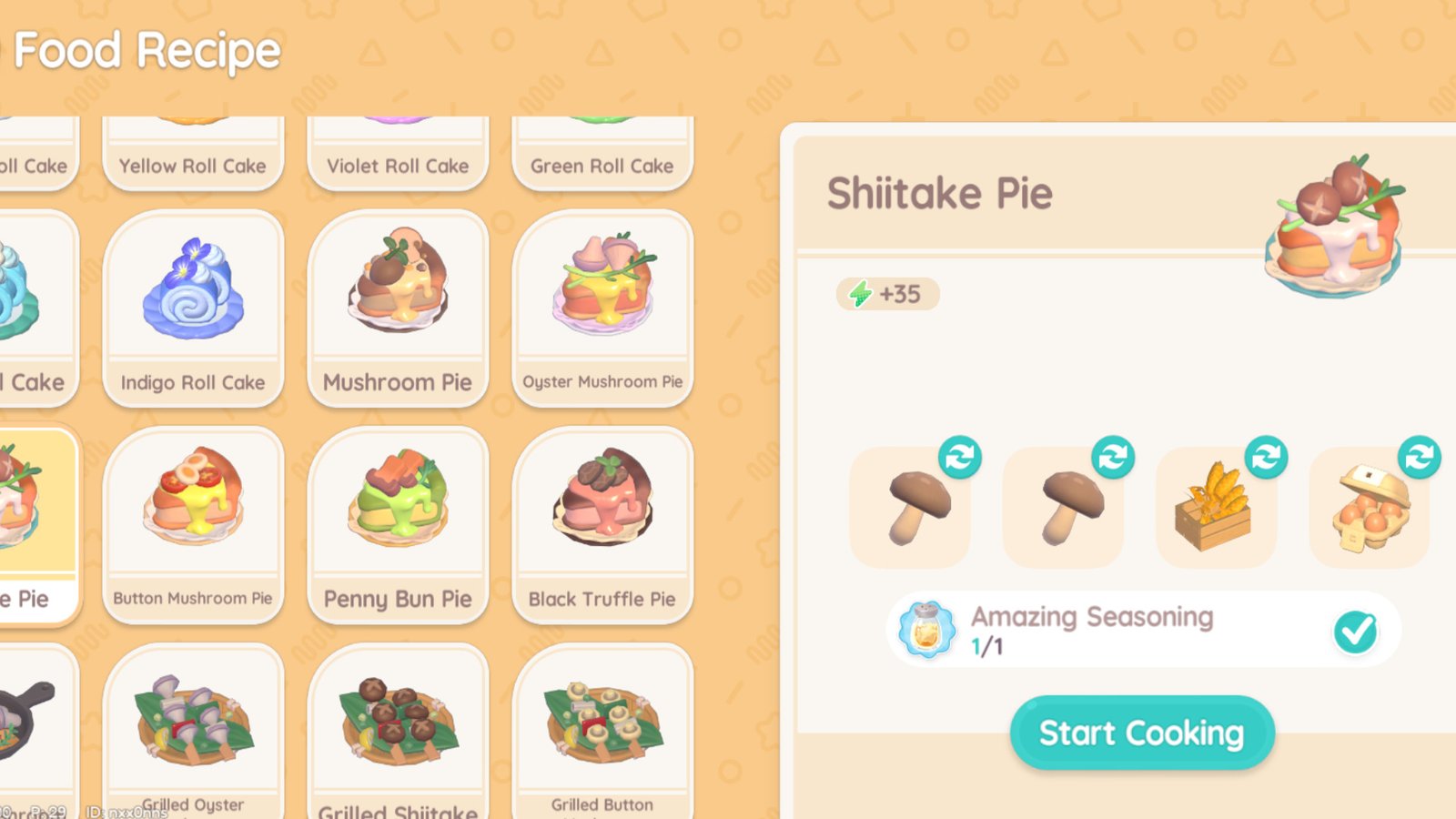Swap the second shiitake mushroom ingredient
This screenshot has height=819, width=1456.
[1114, 458]
